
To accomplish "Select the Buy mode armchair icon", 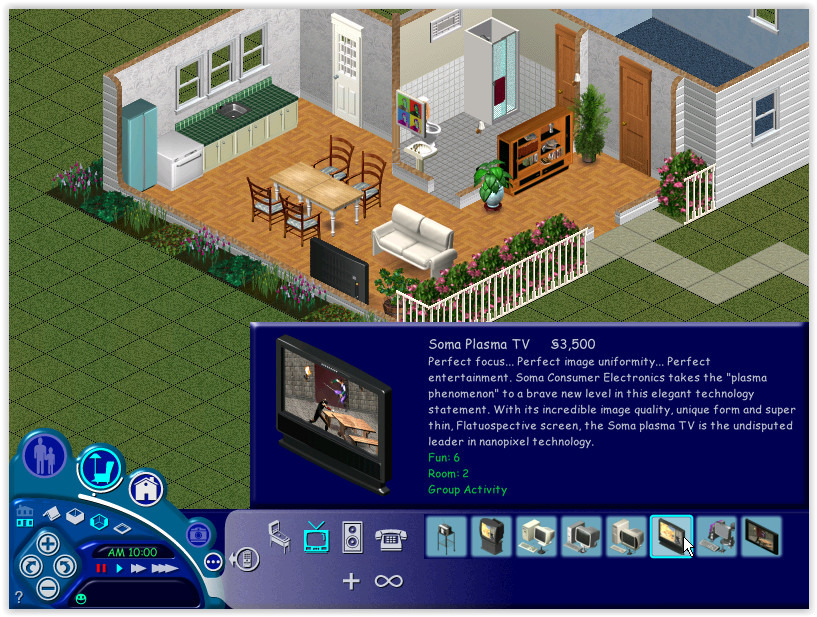I will [100, 467].
